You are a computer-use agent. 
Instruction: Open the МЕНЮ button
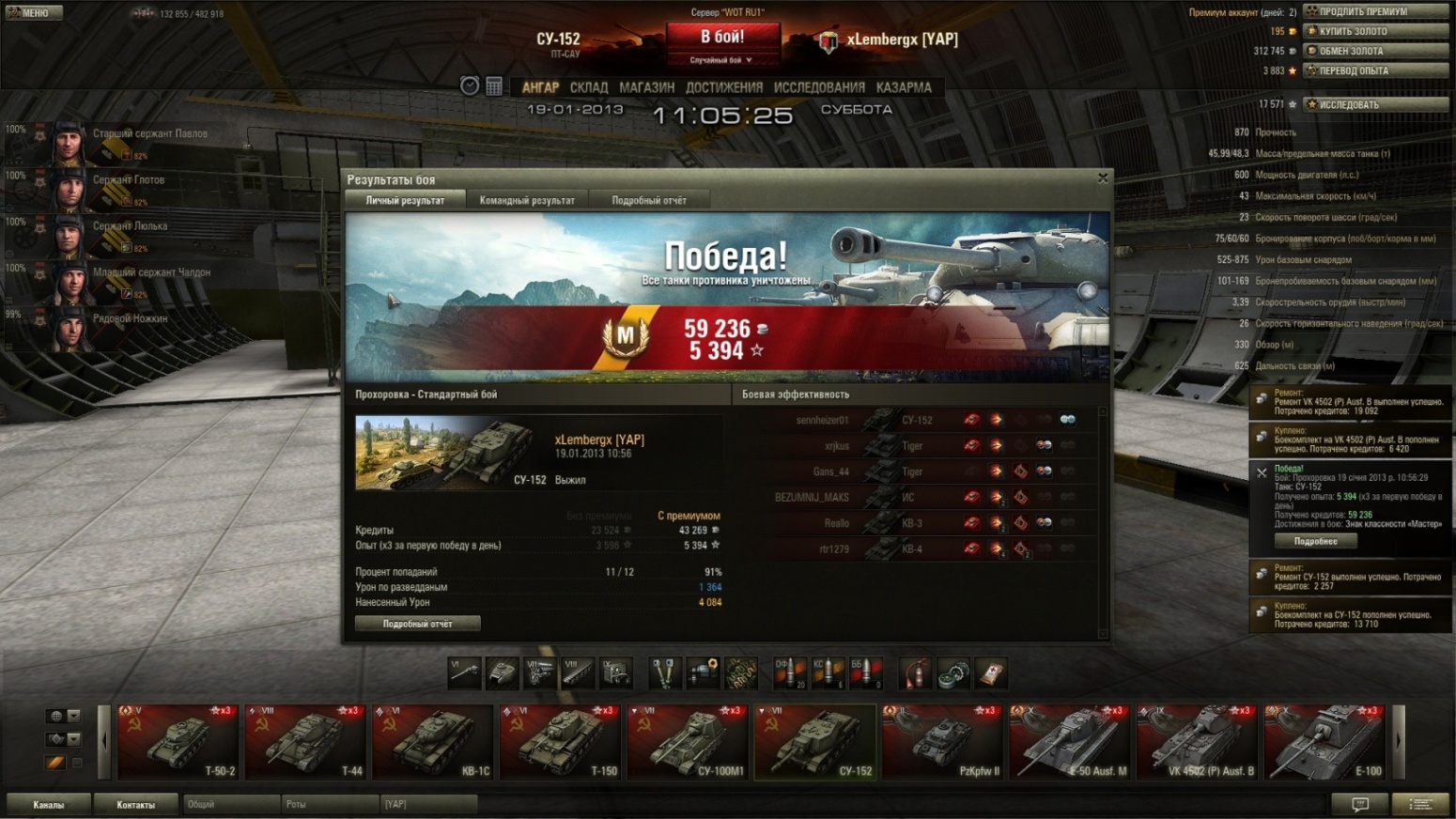click(x=35, y=12)
